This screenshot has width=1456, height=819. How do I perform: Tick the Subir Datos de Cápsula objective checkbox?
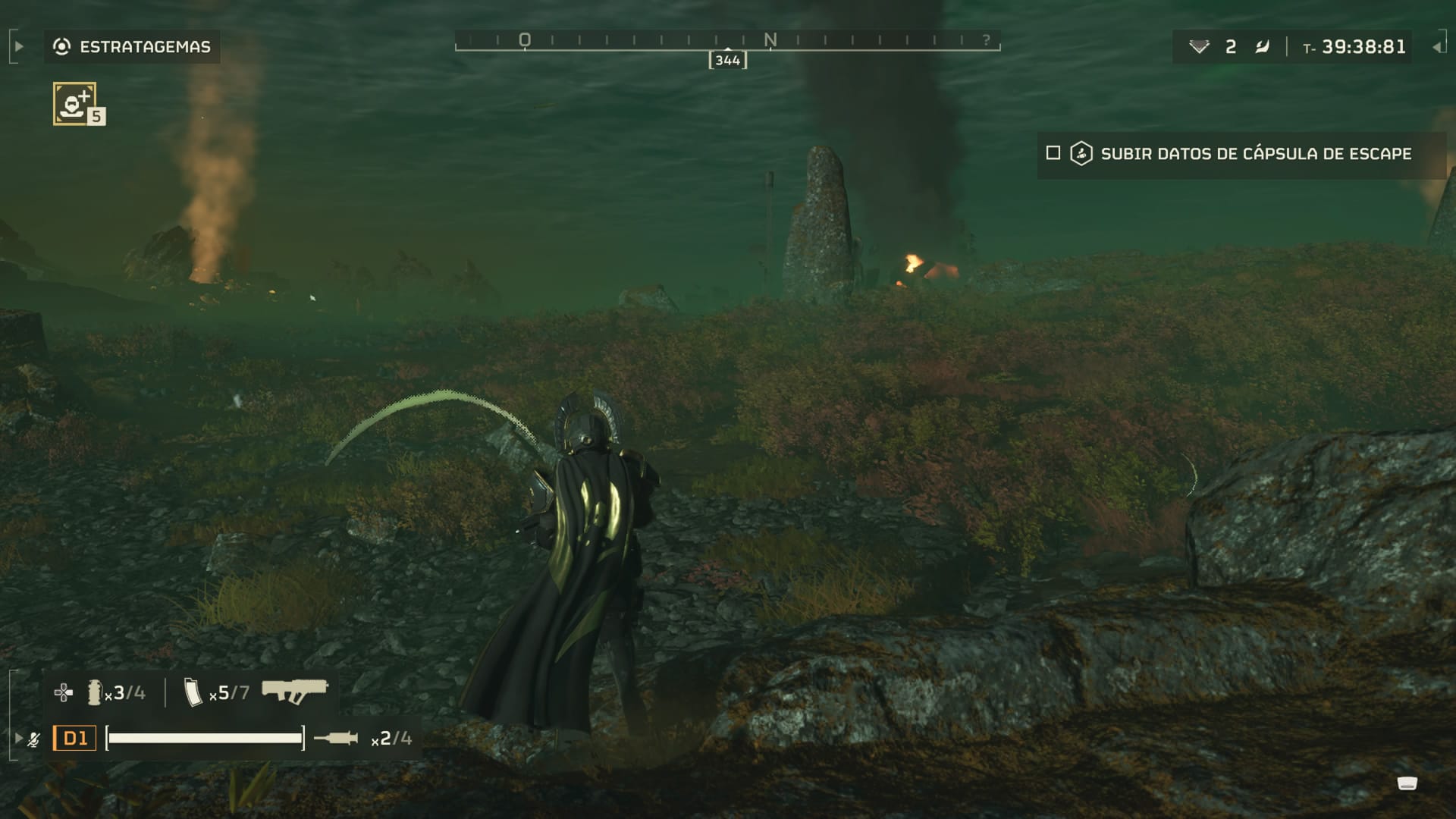(x=1053, y=153)
